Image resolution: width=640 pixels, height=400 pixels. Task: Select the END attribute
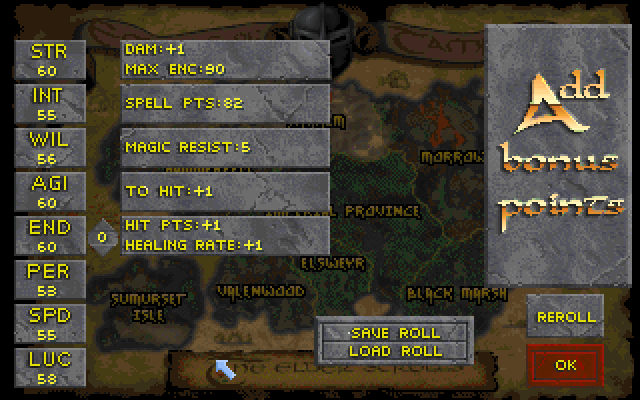pos(49,236)
